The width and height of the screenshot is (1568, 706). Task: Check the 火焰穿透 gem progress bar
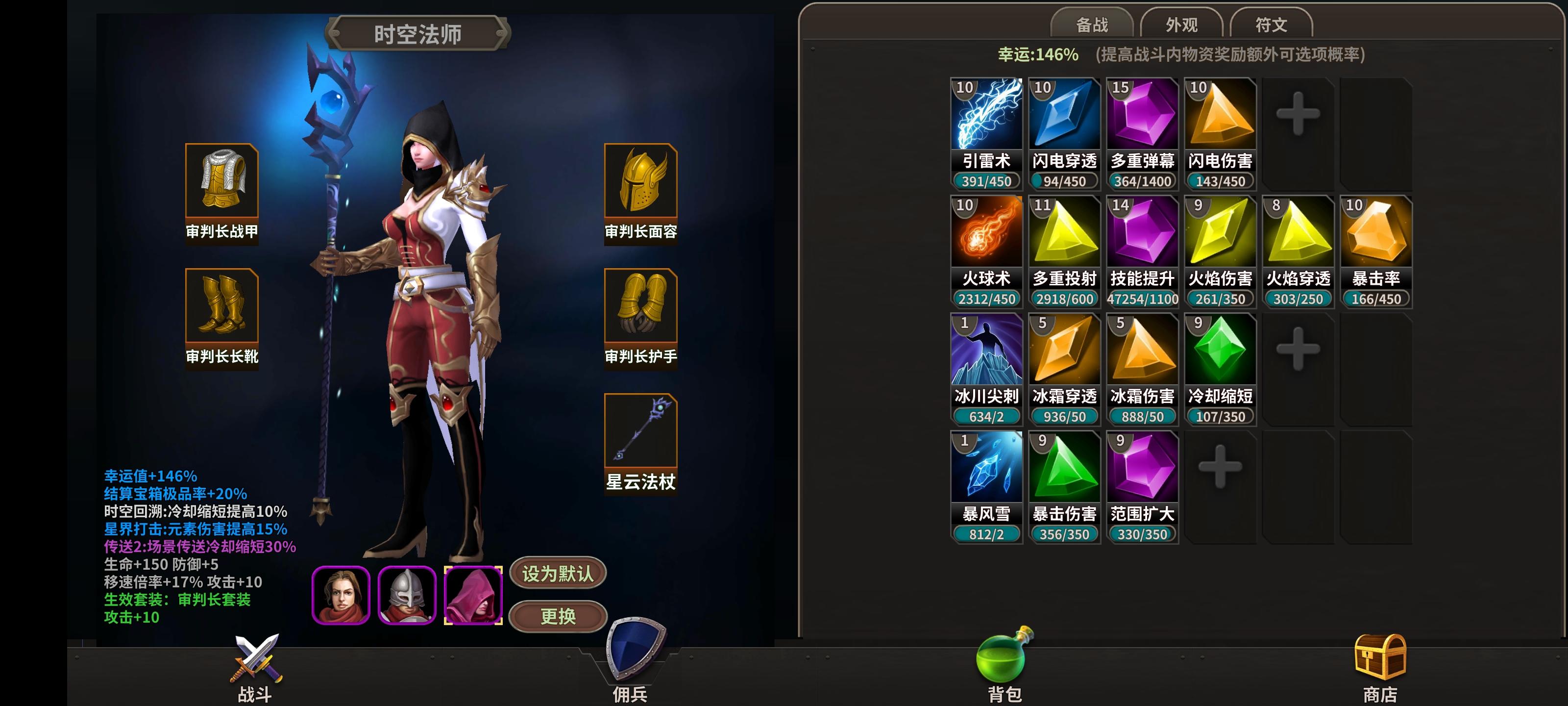pyautogui.click(x=1298, y=299)
